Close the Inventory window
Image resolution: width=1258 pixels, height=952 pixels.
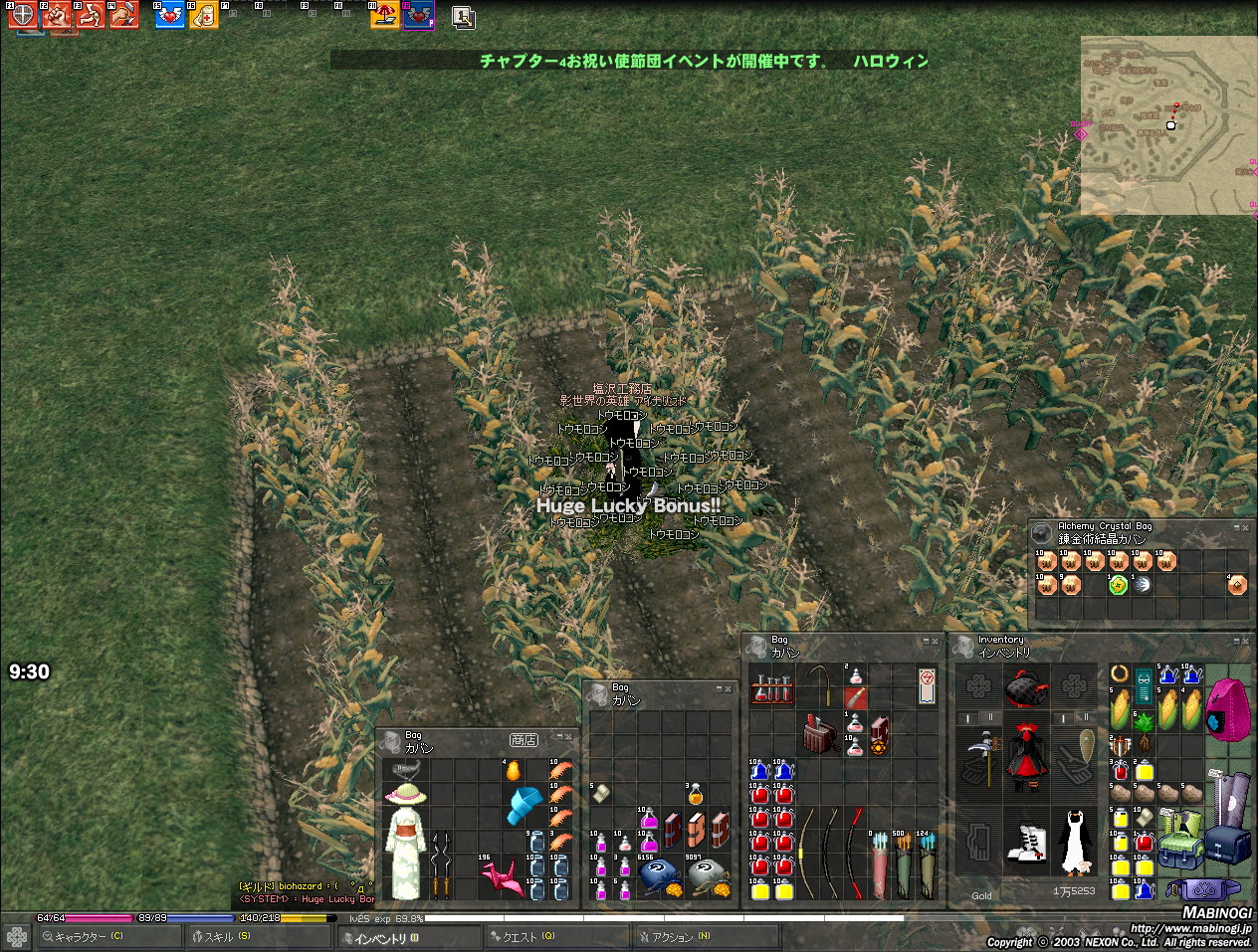click(1245, 642)
